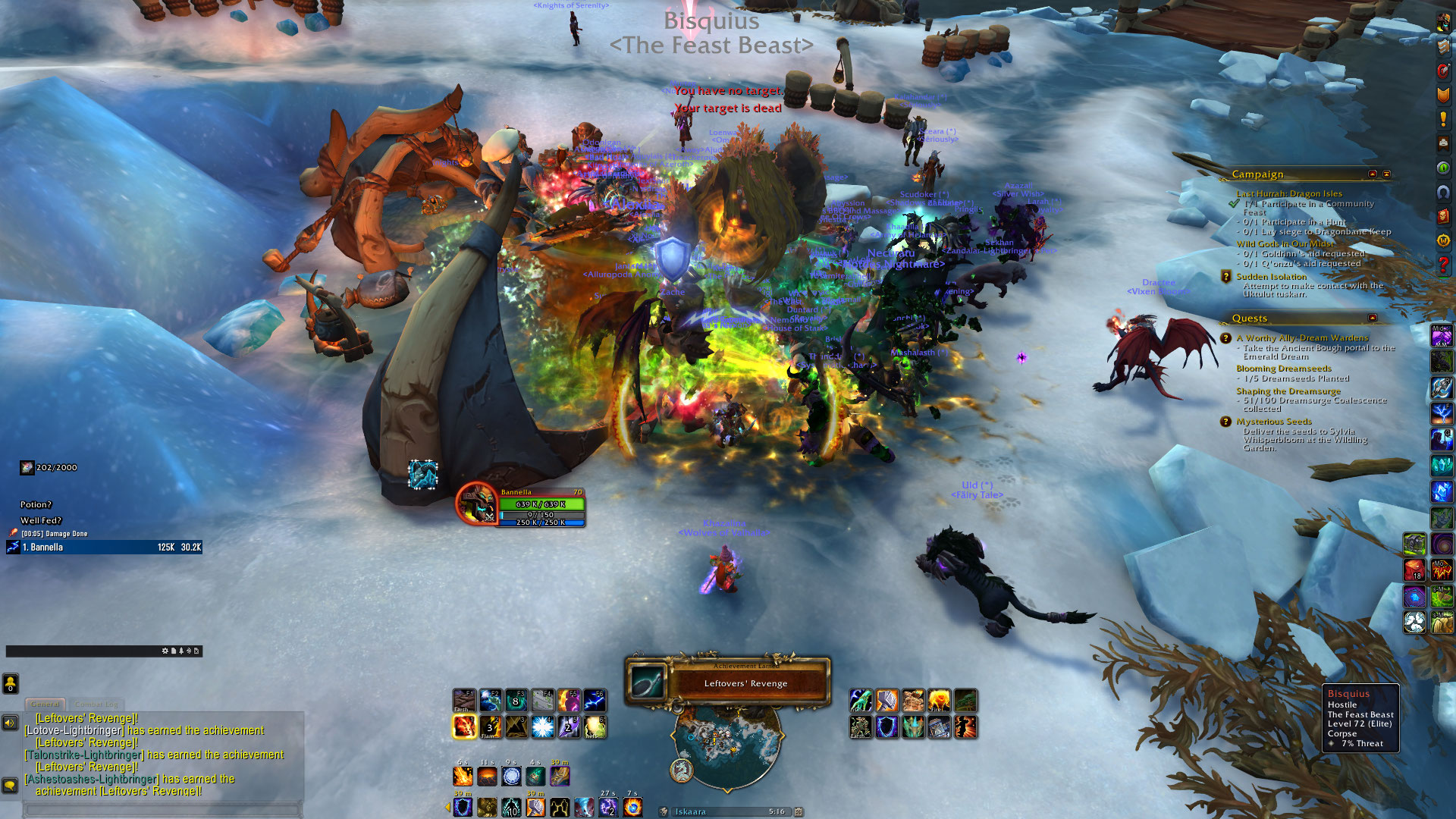
Task: Select the General chat tab
Action: coord(45,704)
